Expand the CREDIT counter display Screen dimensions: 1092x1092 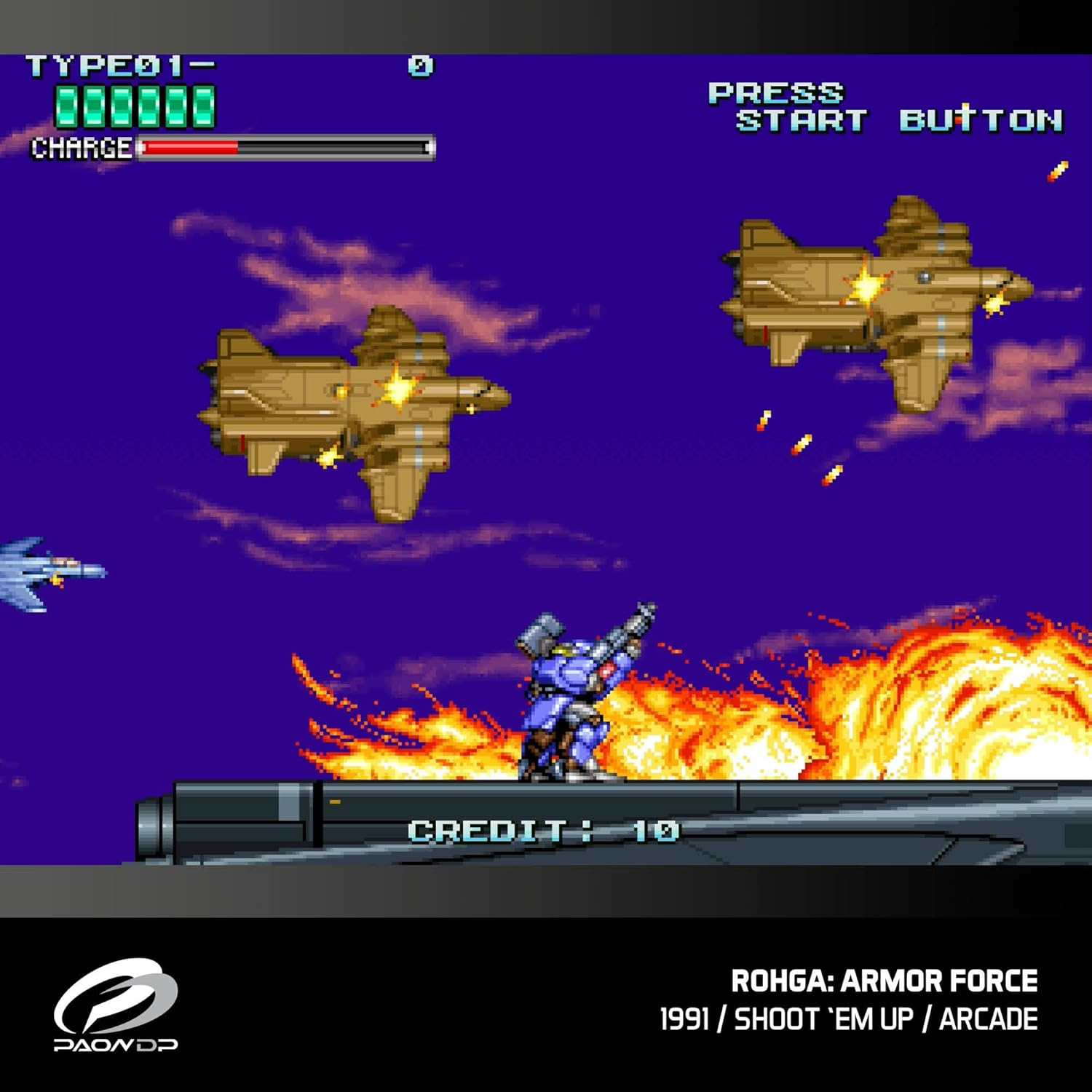click(542, 828)
